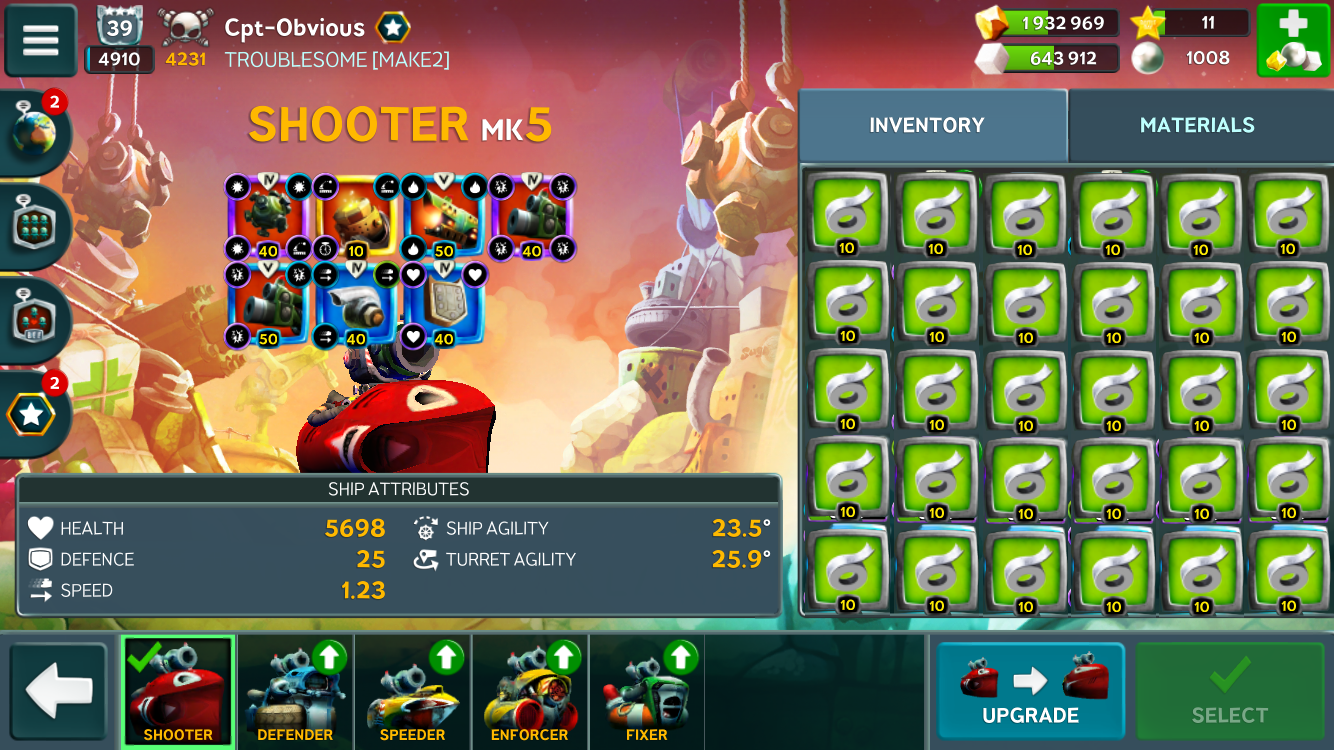Tap the hexagon star badge icon
This screenshot has width=1334, height=750.
pyautogui.click(x=32, y=413)
